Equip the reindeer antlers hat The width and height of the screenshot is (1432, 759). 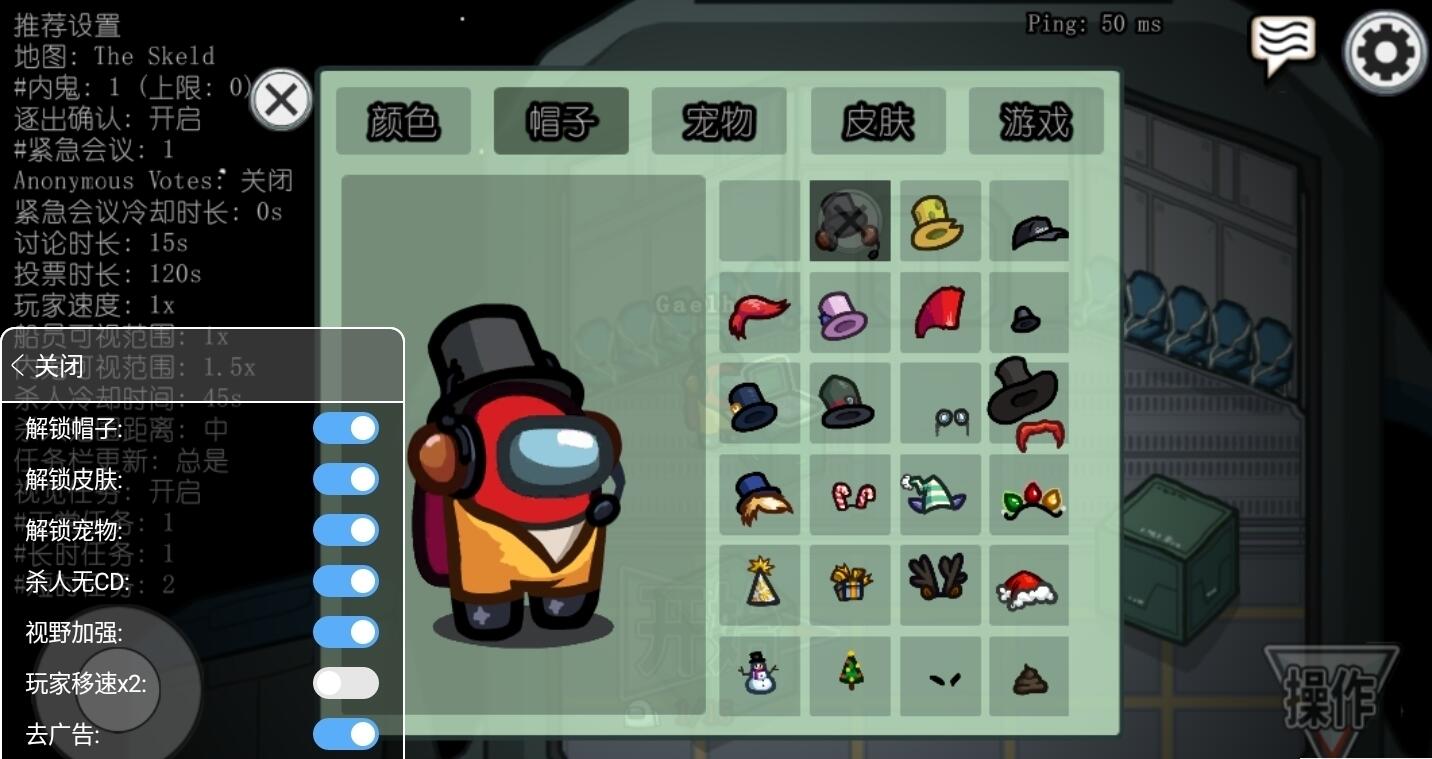pyautogui.click(x=938, y=580)
